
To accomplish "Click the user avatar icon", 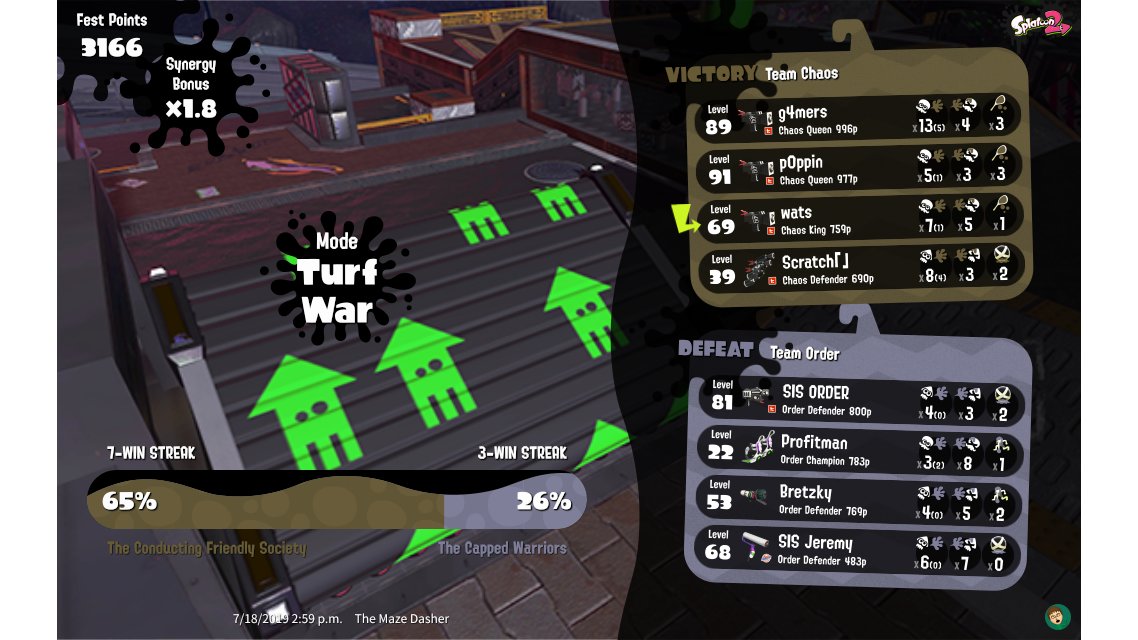I will tap(1057, 614).
